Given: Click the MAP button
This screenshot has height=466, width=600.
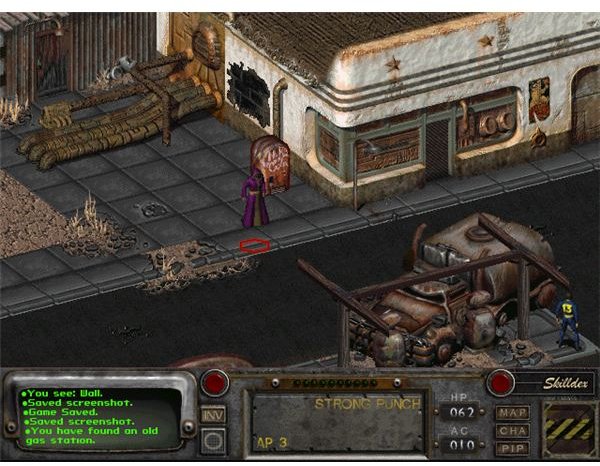Looking at the screenshot, I should point(512,410).
